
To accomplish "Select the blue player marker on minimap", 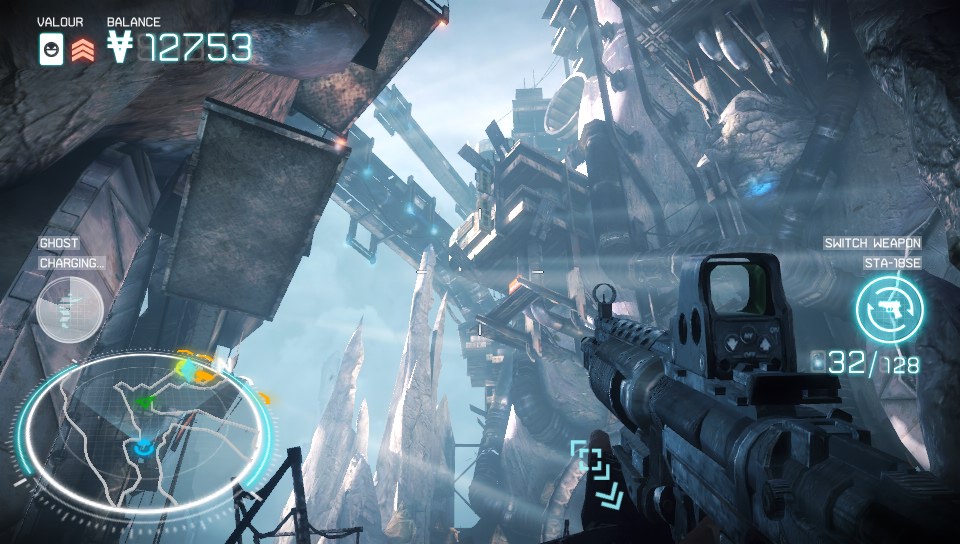I will pos(145,449).
